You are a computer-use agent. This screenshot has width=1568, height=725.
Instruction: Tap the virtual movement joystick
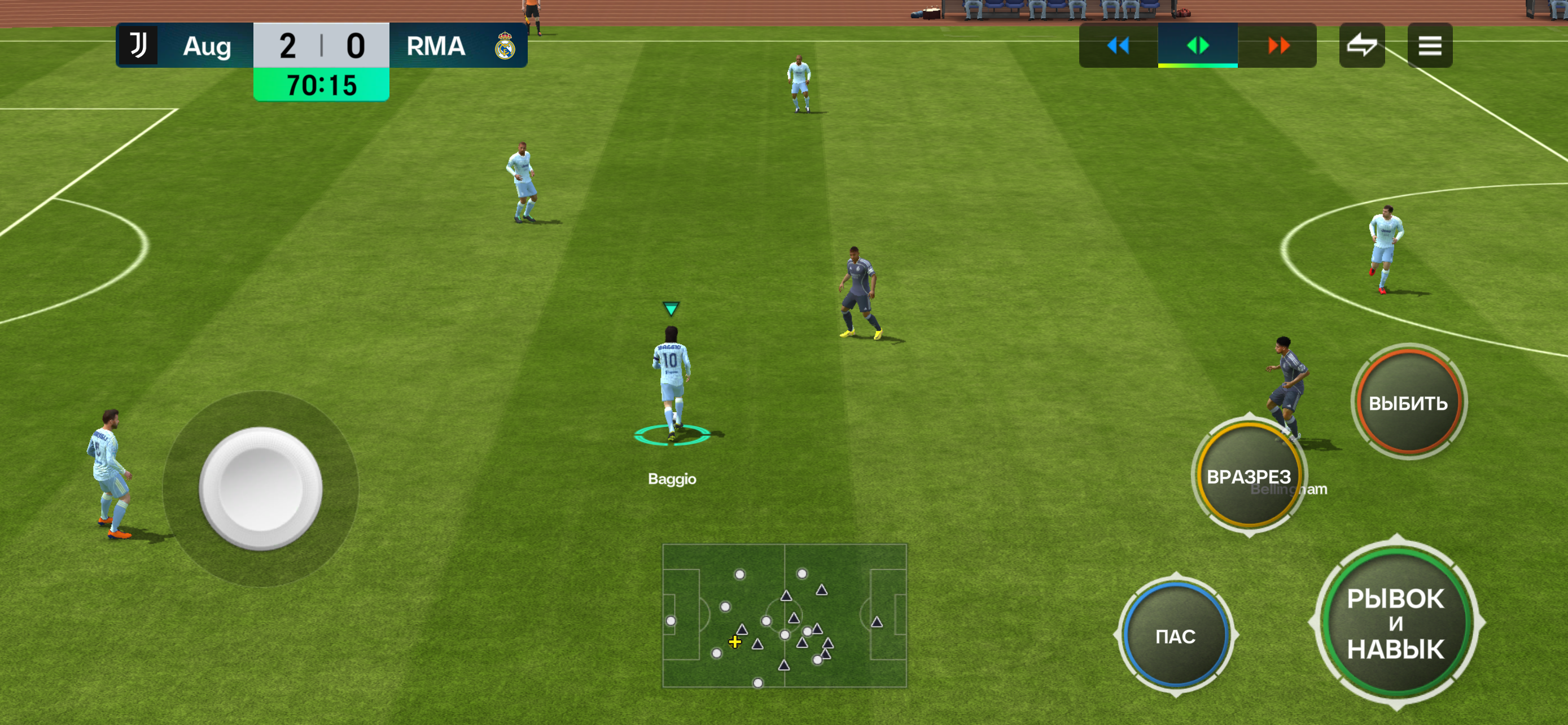click(261, 488)
